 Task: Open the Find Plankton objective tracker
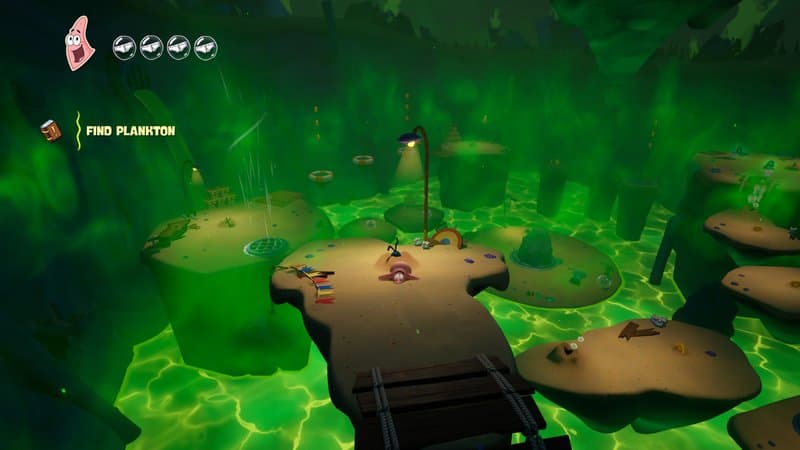[130, 131]
